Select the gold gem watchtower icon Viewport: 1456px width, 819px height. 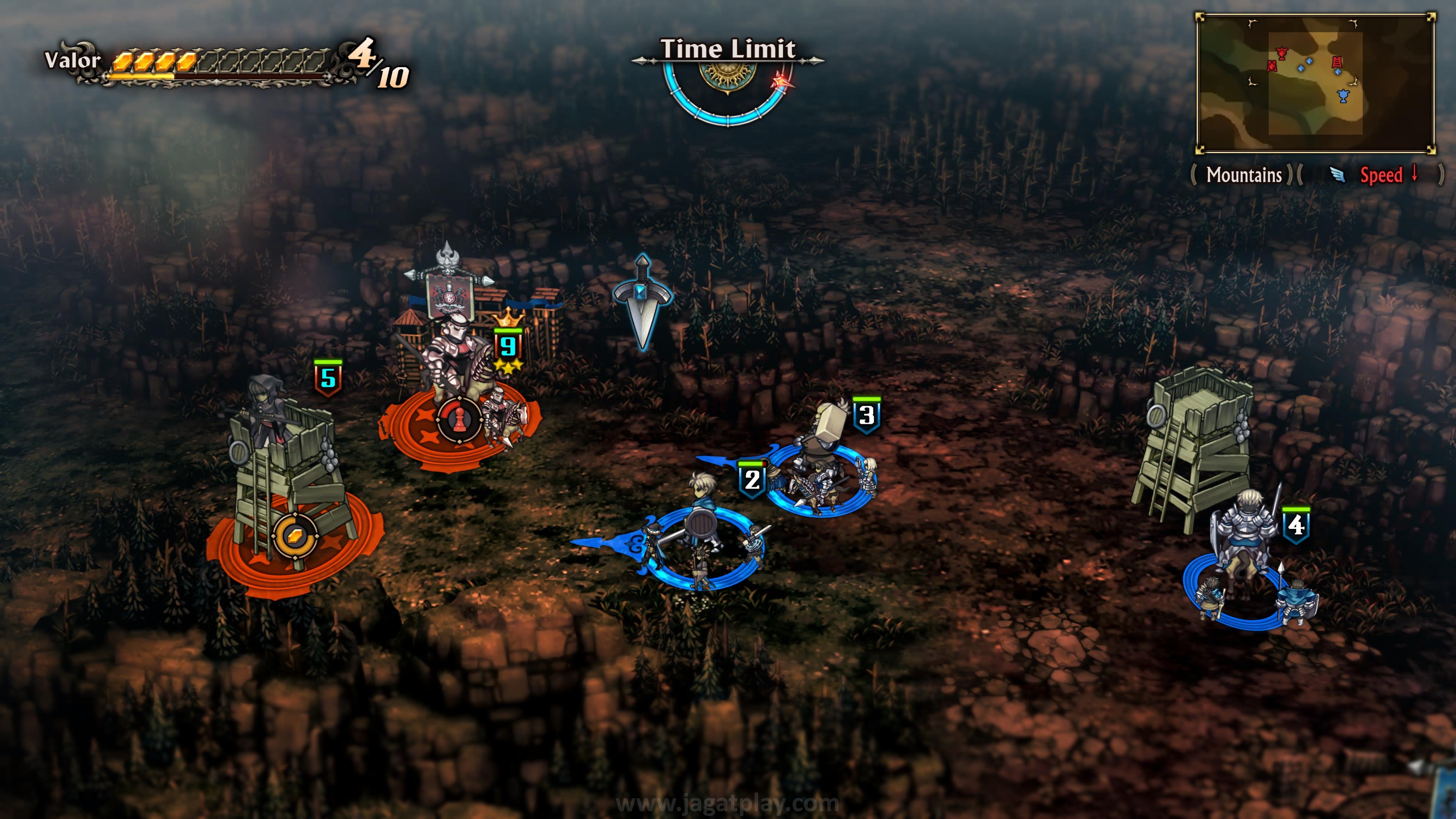click(x=295, y=535)
